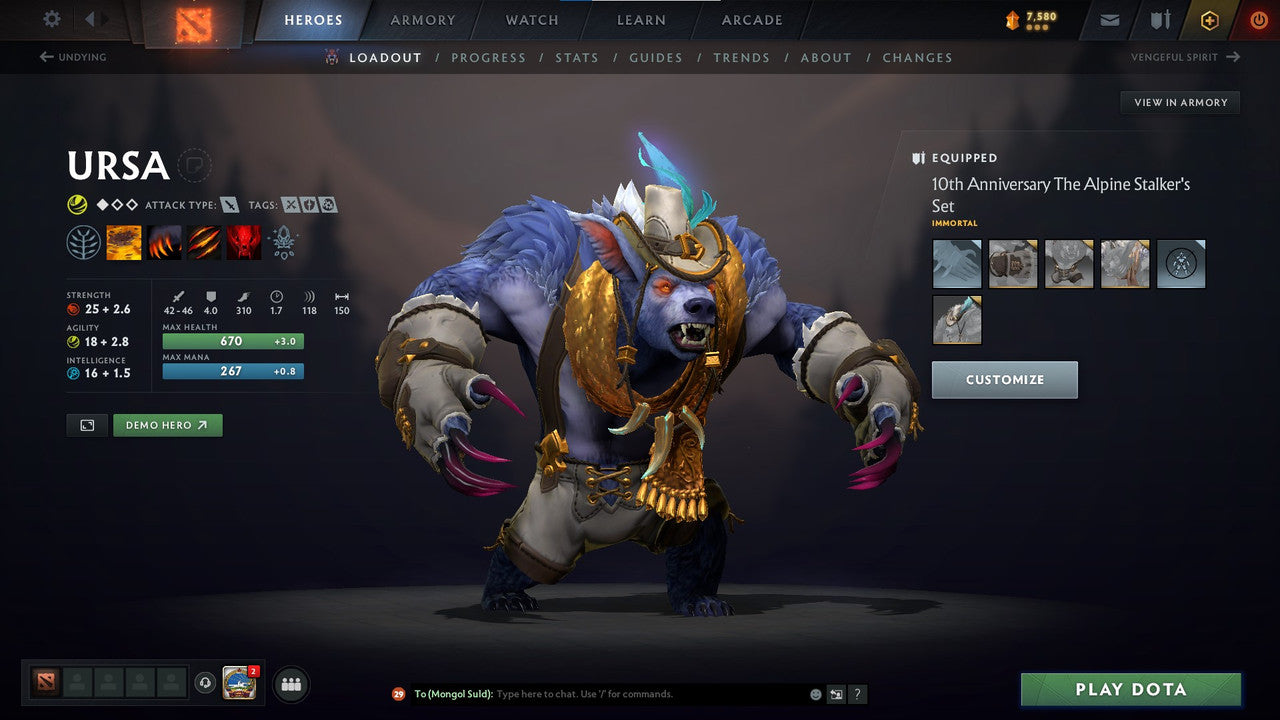
Task: Click the Ursa talent tree icon
Action: (x=84, y=241)
